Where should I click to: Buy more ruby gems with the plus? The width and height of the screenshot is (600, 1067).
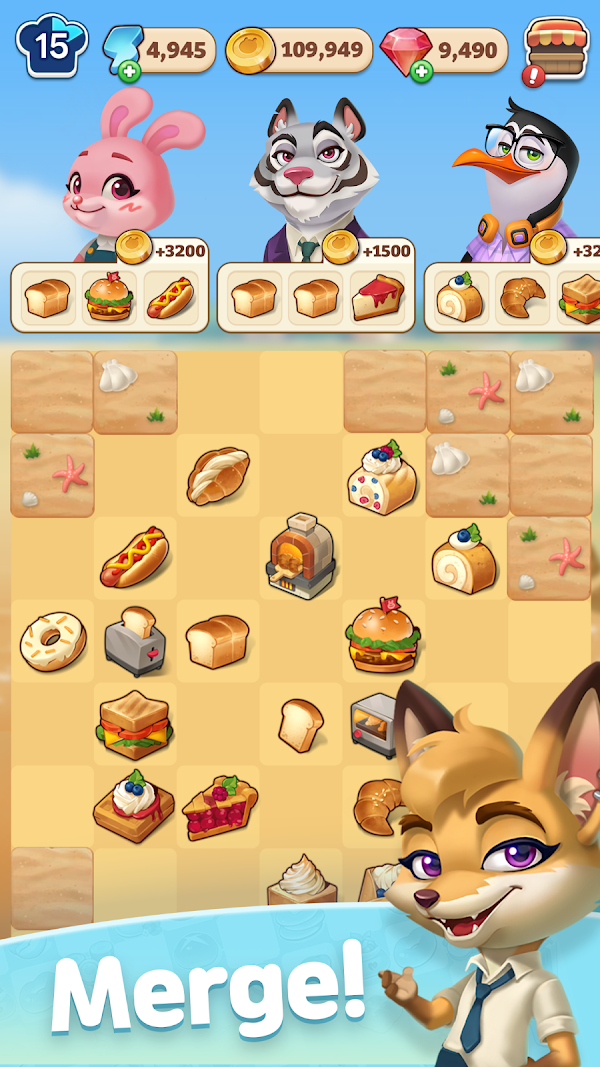tap(421, 72)
